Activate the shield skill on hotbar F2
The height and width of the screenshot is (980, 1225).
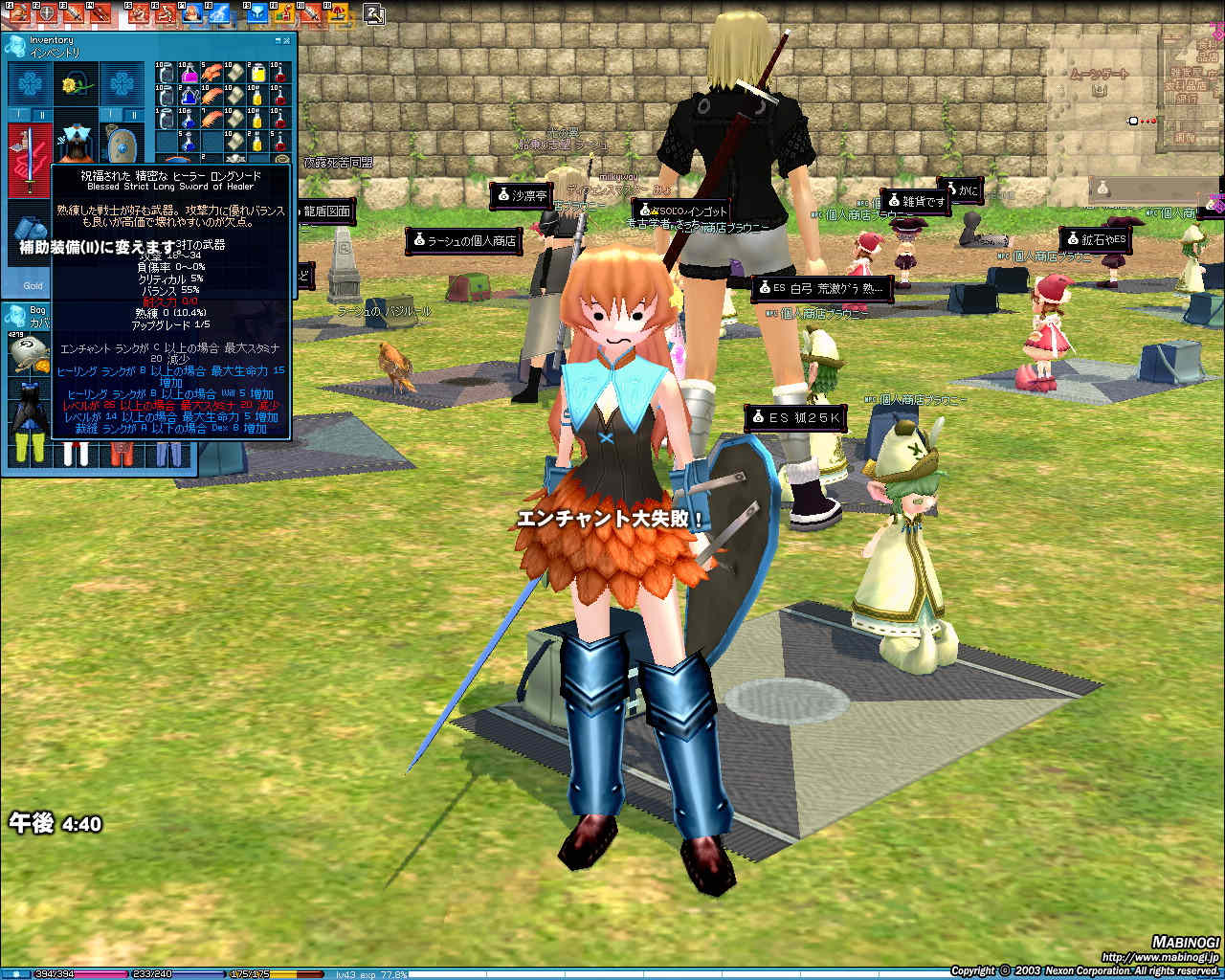46,12
